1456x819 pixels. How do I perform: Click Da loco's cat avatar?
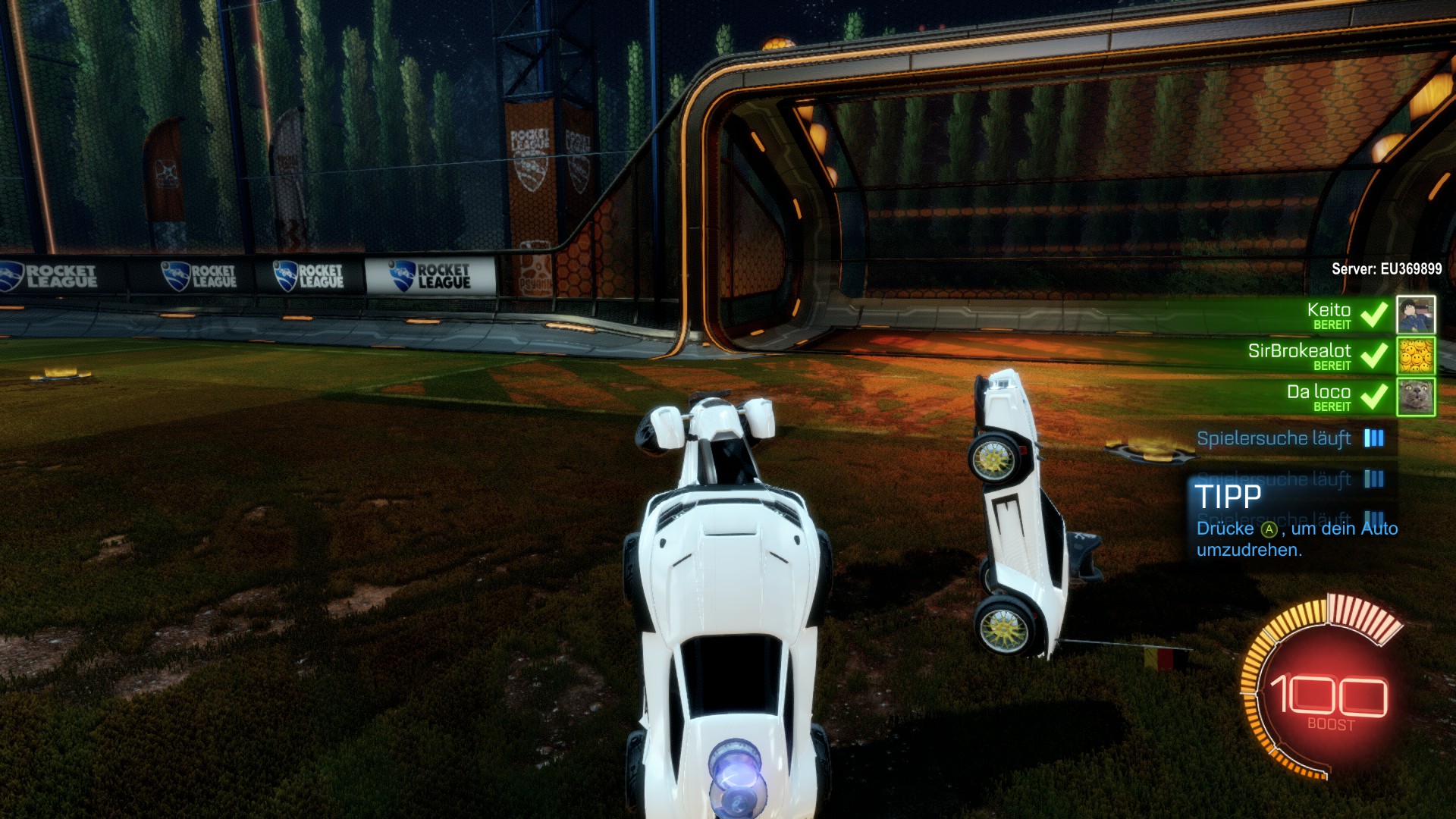tap(1416, 397)
